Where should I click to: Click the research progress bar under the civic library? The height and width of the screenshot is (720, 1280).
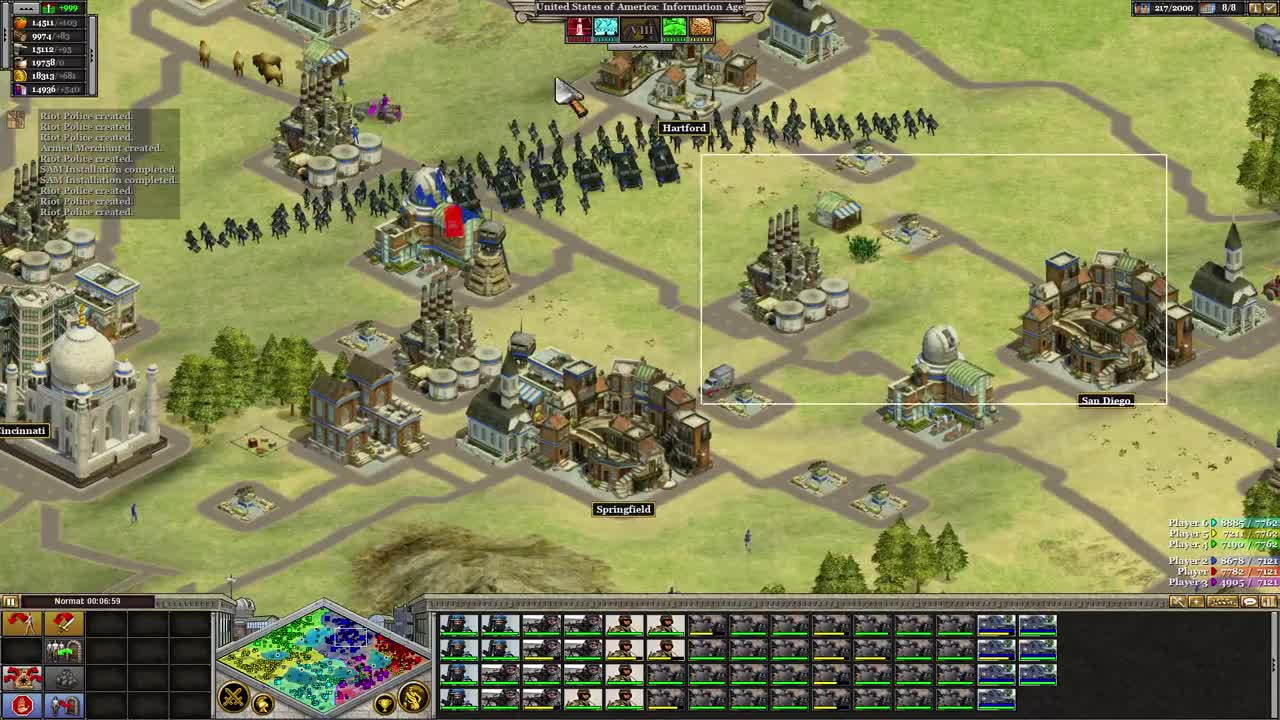674,40
